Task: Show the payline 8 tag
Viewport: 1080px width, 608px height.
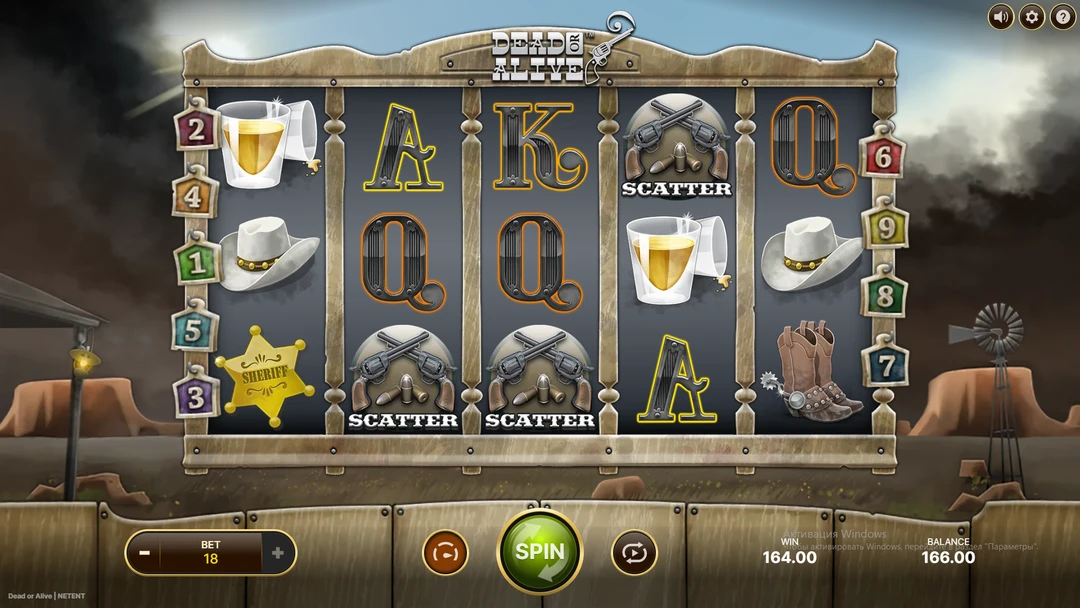Action: pos(884,297)
